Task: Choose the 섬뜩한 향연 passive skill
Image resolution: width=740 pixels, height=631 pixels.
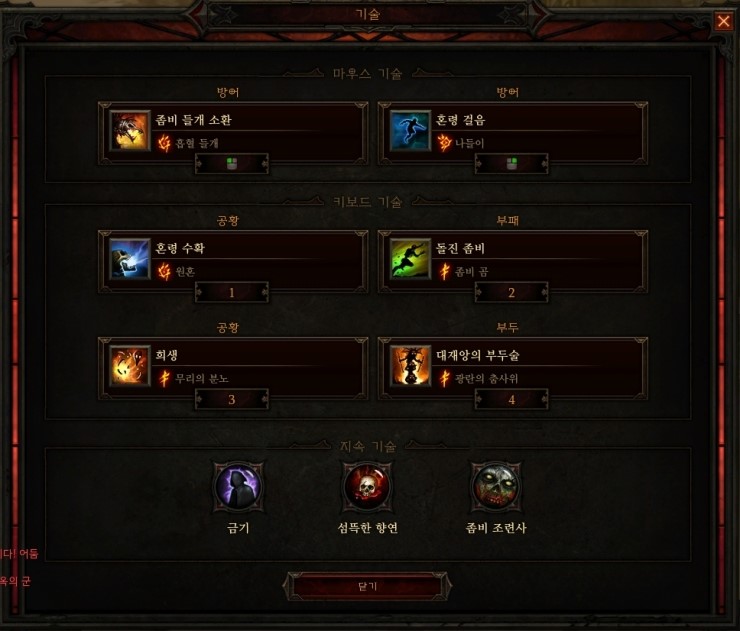Action: 367,487
